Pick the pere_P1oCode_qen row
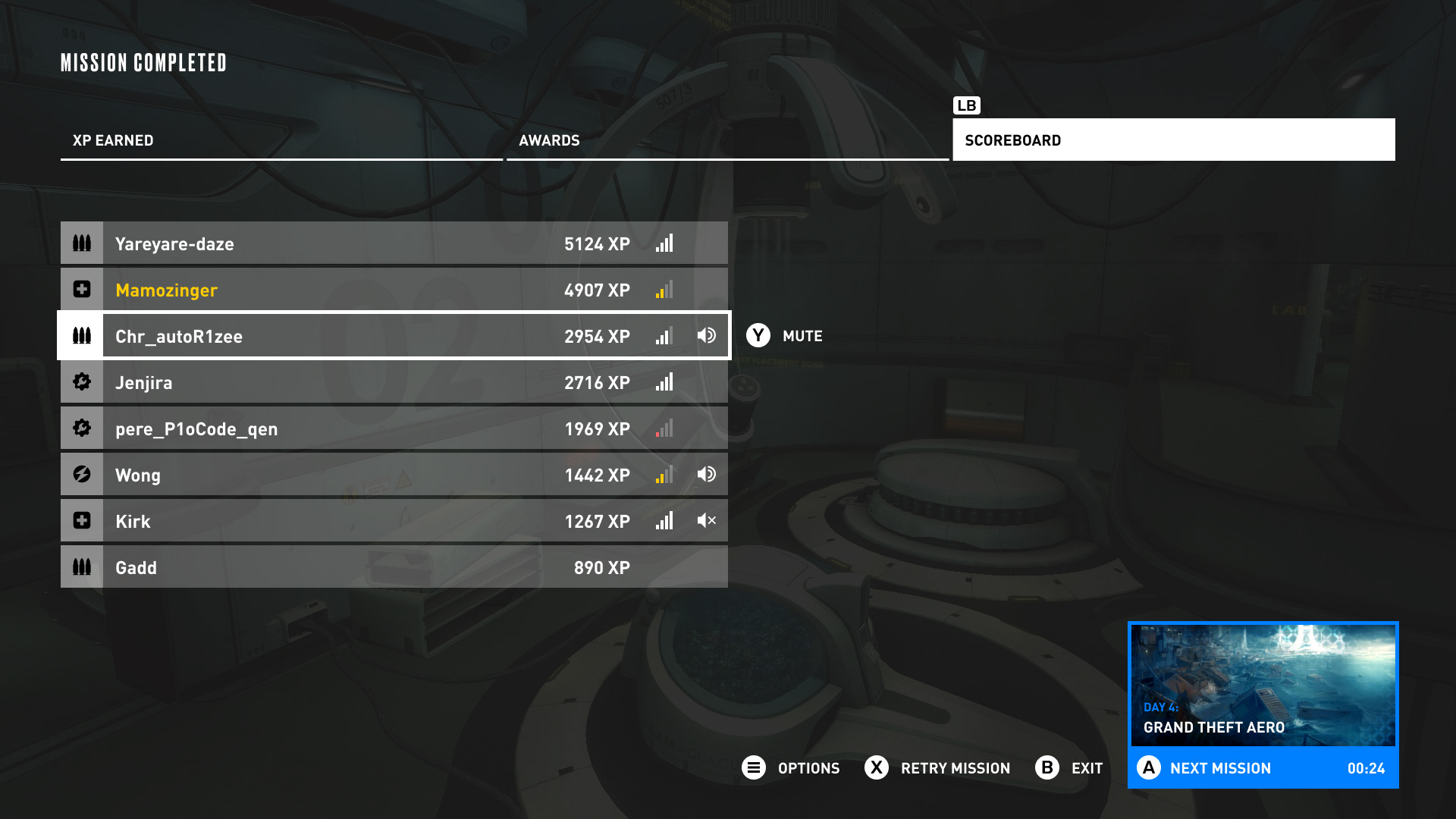 point(393,428)
